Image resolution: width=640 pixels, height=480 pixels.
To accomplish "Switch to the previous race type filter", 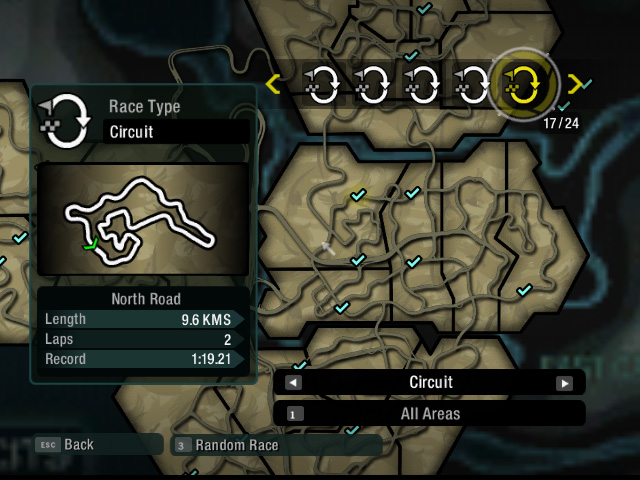I will 293,383.
